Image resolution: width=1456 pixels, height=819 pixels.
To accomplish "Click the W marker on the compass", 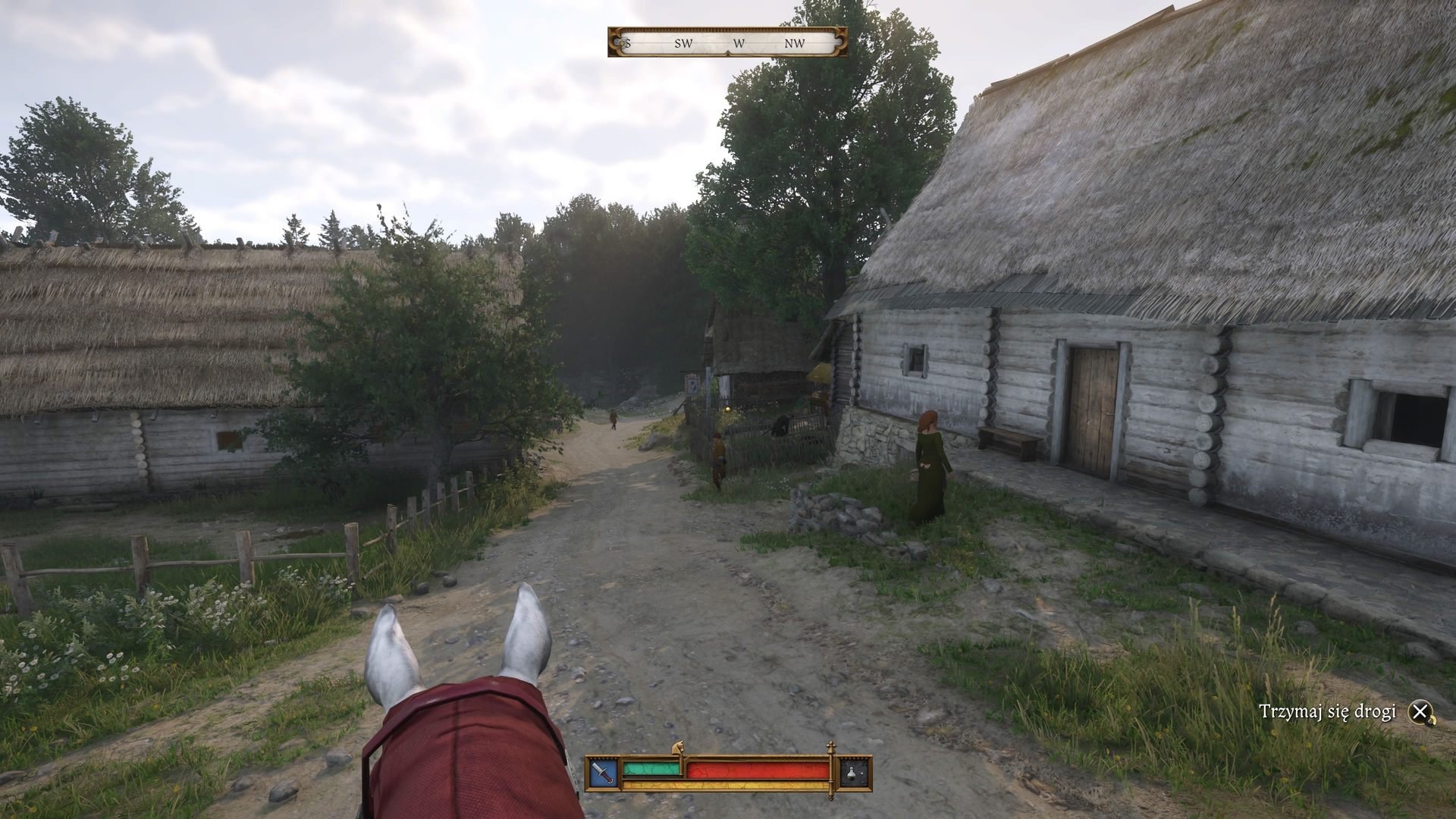I will pyautogui.click(x=740, y=44).
